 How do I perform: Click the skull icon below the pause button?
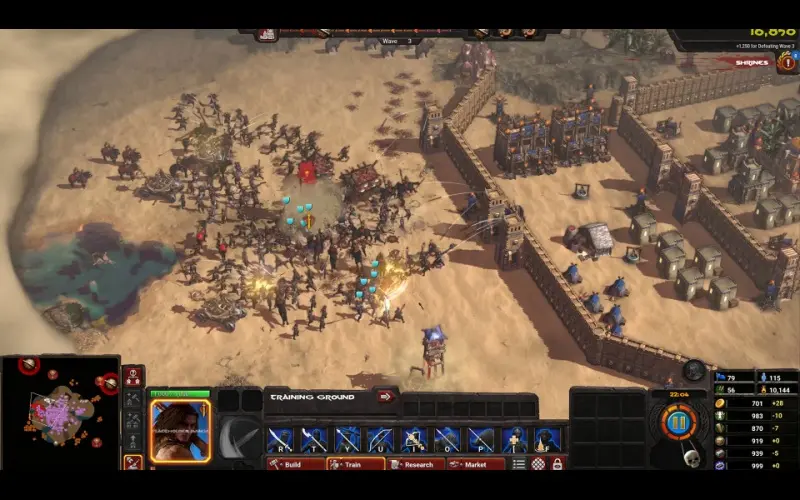tap(689, 456)
